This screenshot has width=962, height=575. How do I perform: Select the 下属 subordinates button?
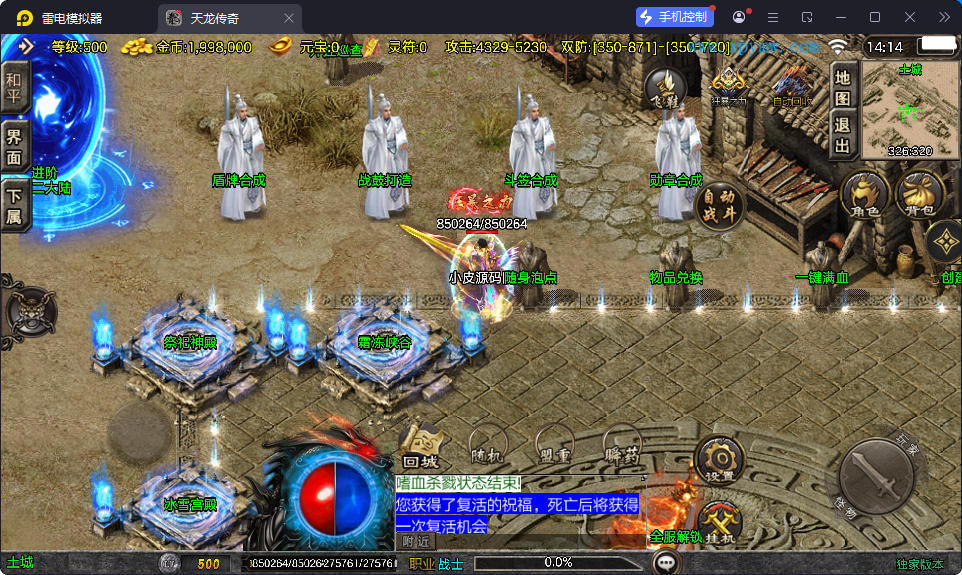14,205
